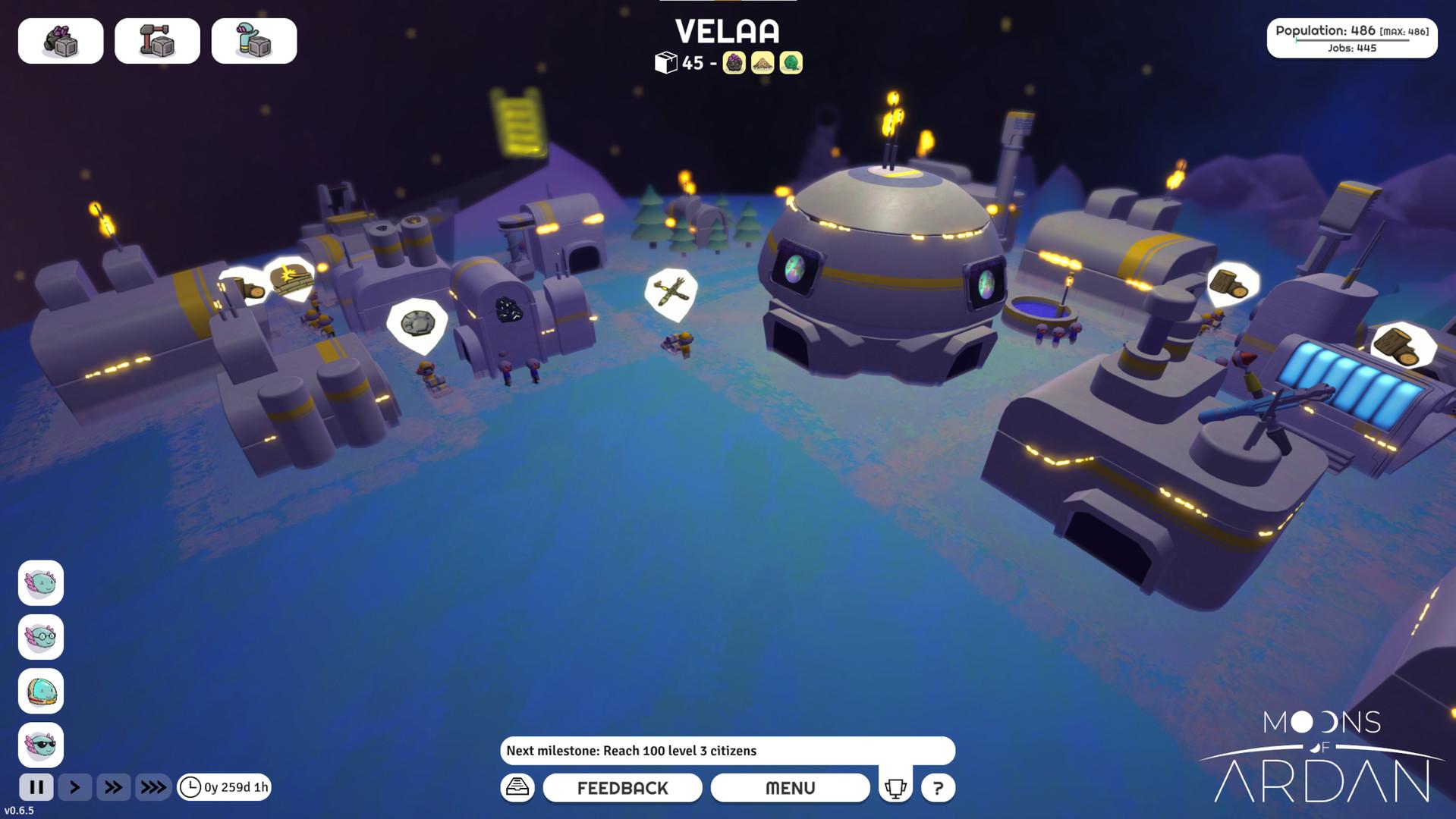Viewport: 1456px width, 819px height.
Task: Open the Feedback form
Action: point(622,788)
